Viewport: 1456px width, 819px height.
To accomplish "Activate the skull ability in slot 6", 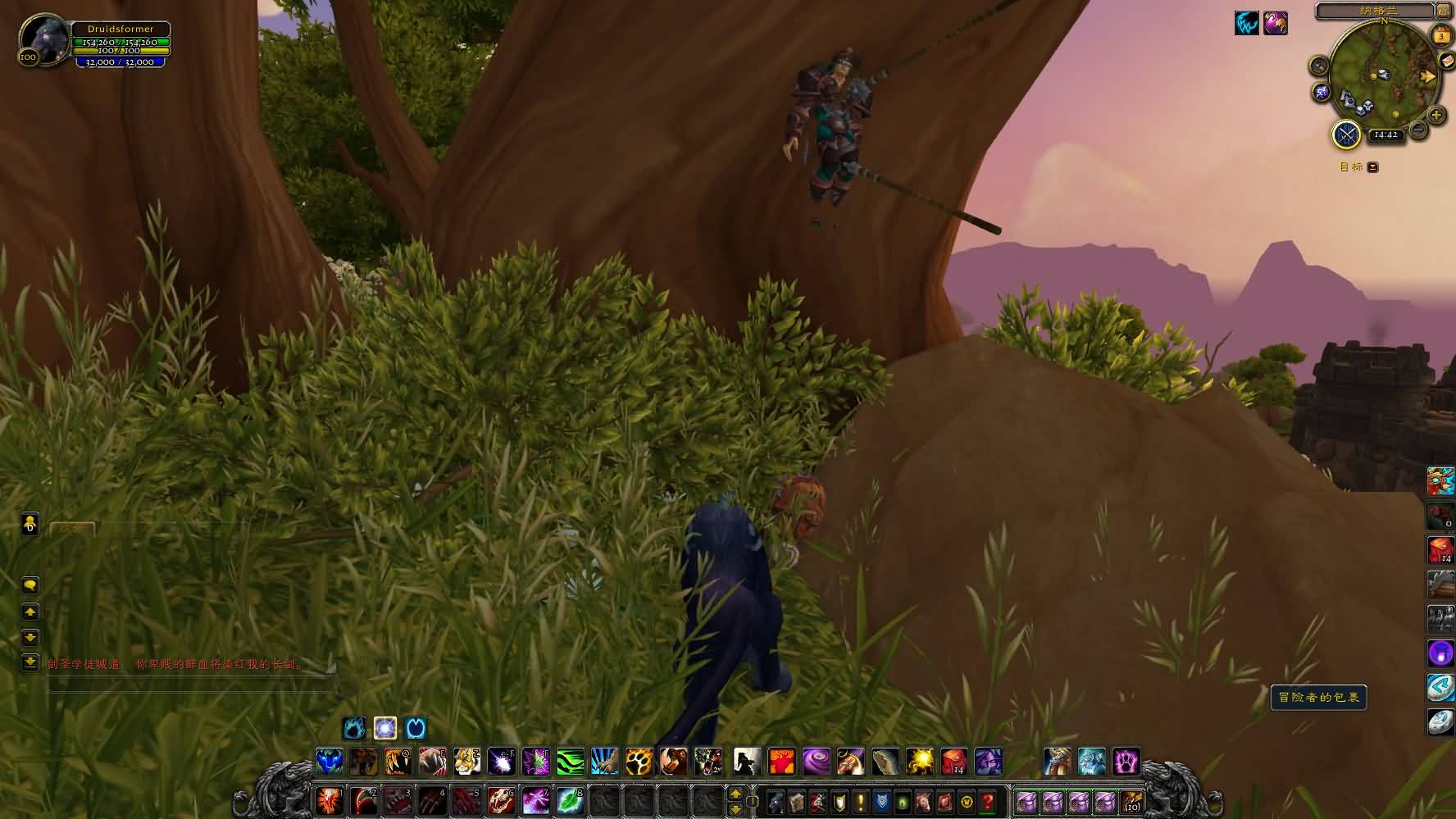I will (501, 800).
